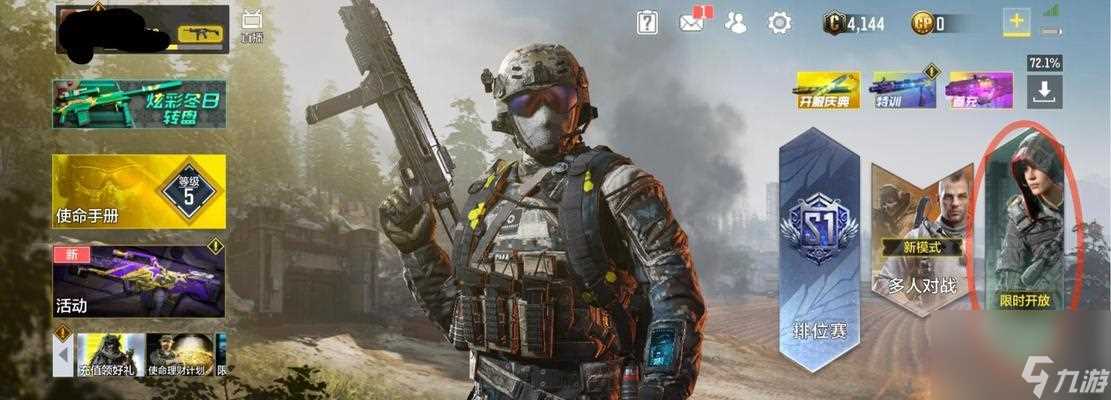Open the player profile card
The image size is (1111, 400).
point(142,30)
